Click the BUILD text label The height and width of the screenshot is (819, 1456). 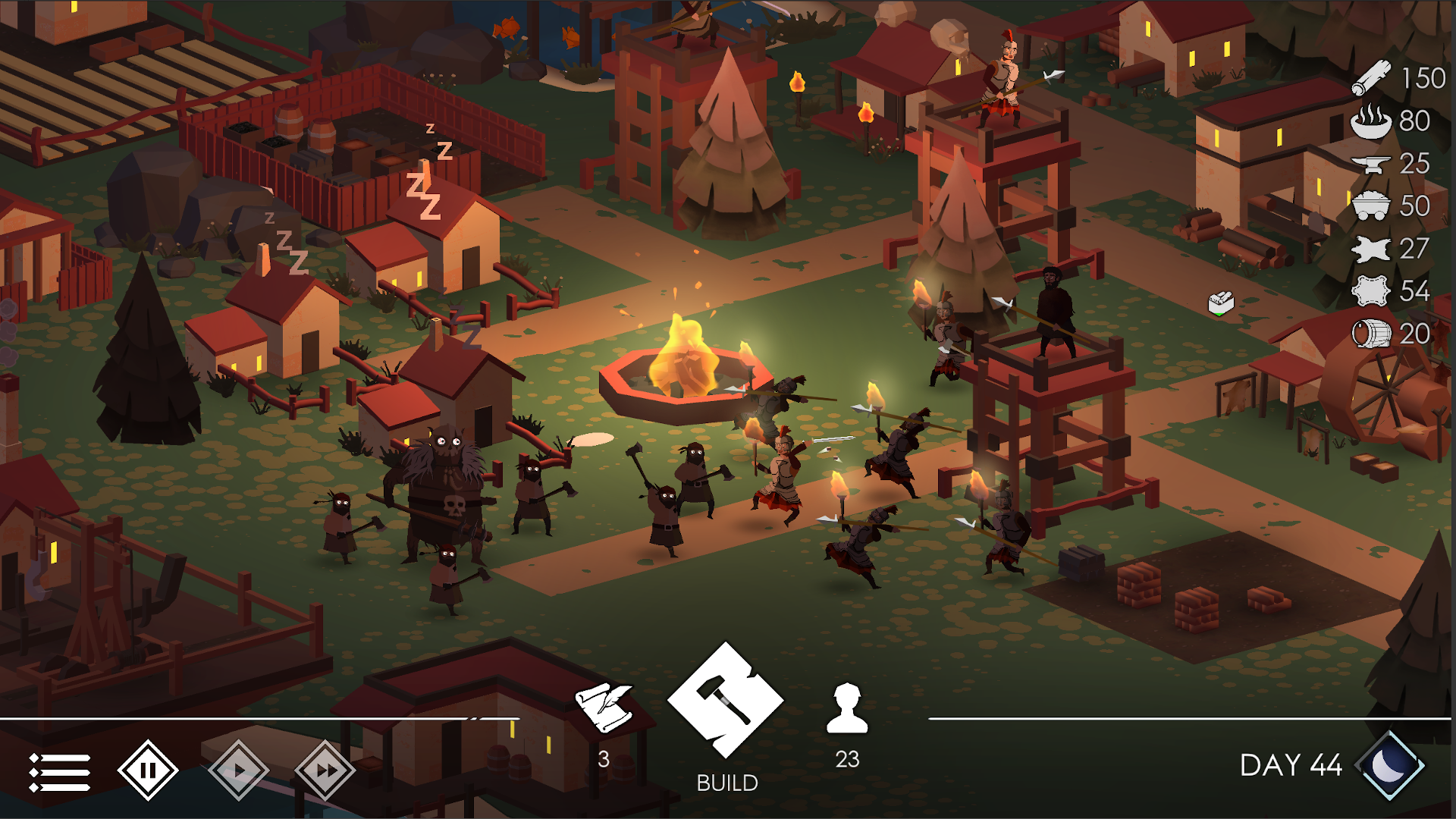[726, 780]
